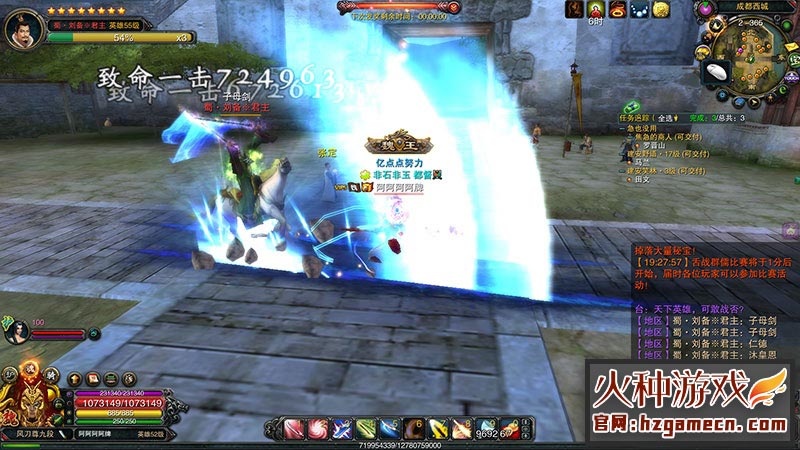The image size is (800, 450).
Task: Open the 火种游戏 website banner
Action: tap(692, 402)
